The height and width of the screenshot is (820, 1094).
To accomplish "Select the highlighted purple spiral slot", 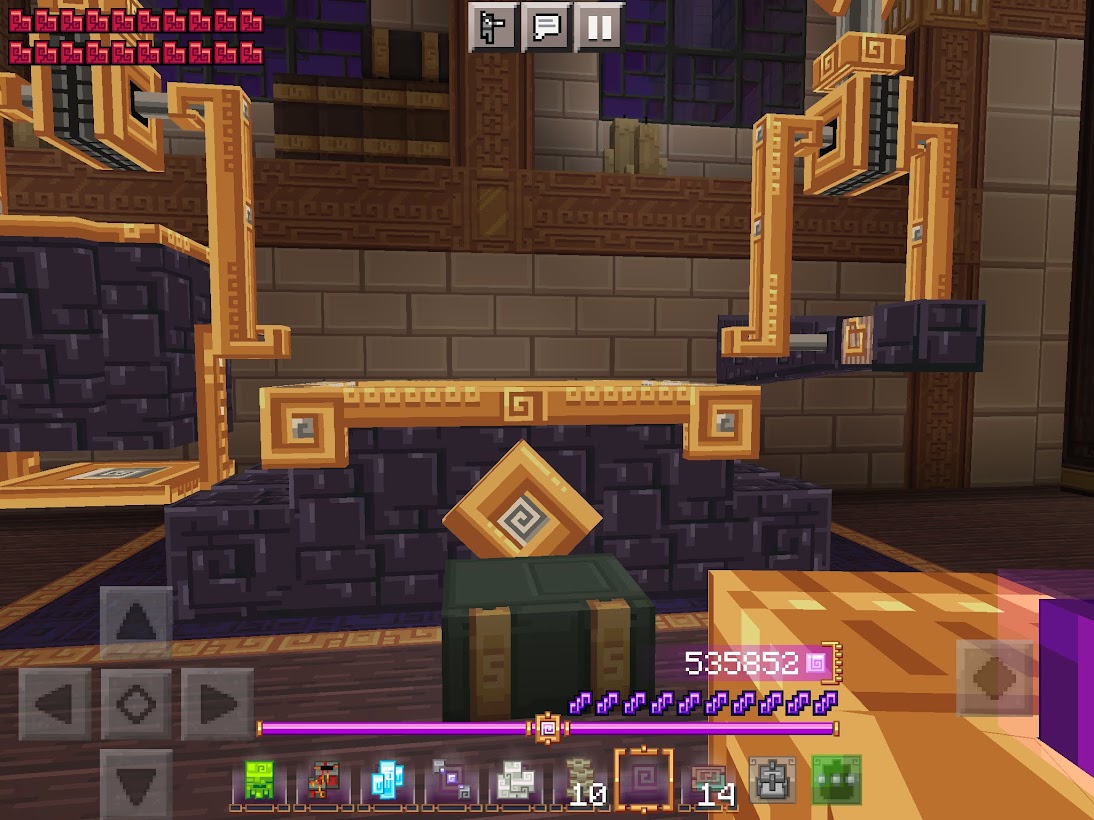I will [x=643, y=780].
